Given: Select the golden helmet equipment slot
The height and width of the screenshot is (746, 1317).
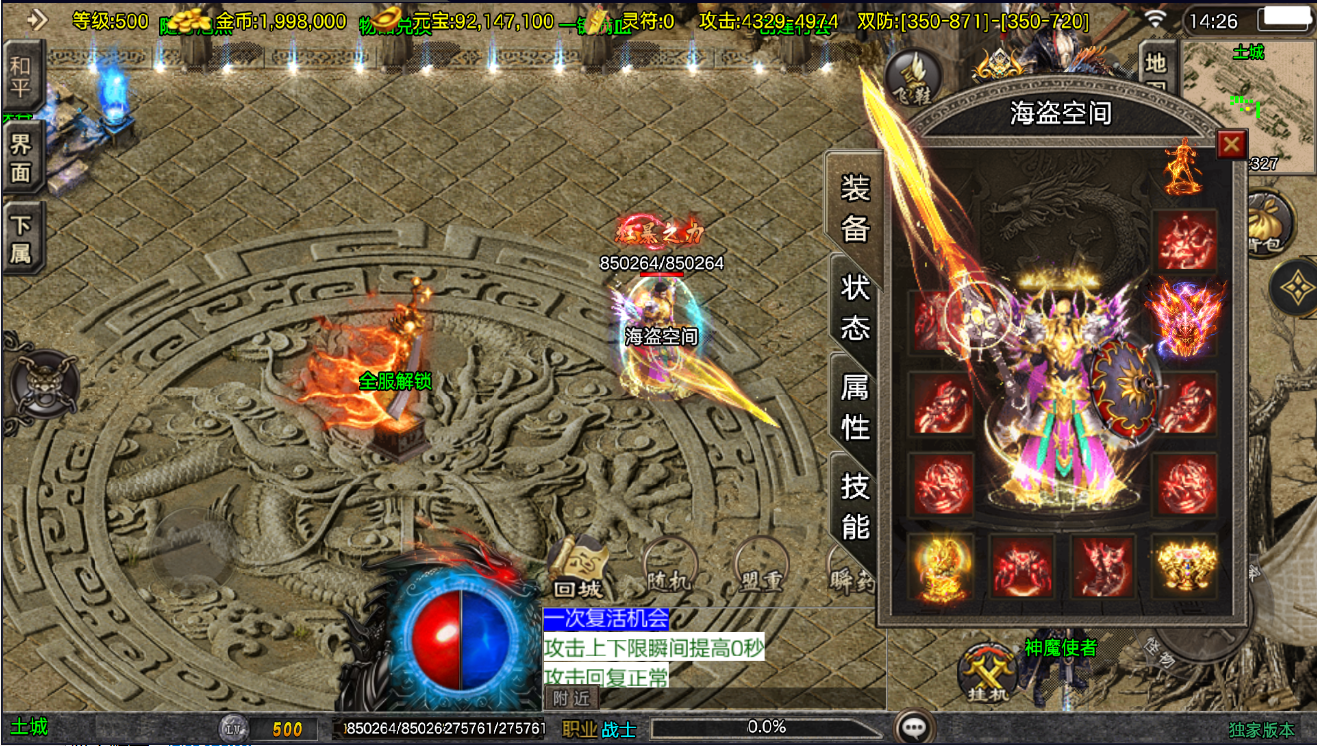Looking at the screenshot, I should 940,565.
